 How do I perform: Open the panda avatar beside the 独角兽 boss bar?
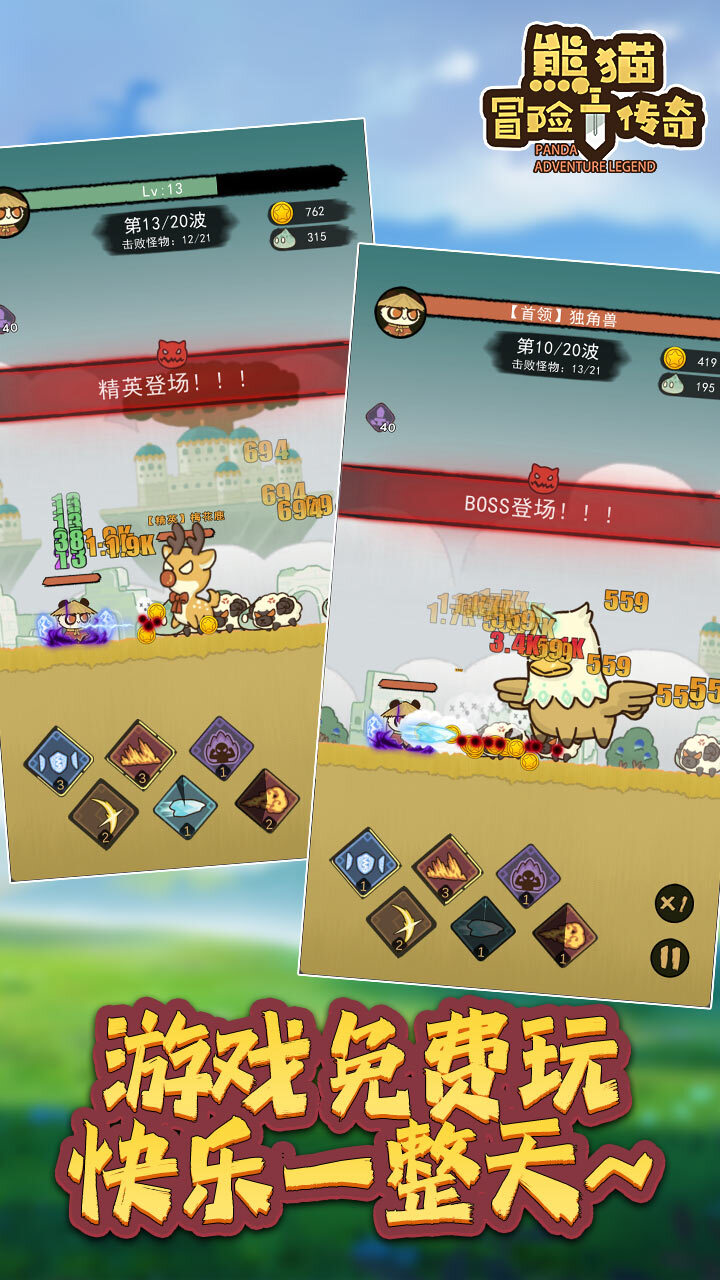[x=400, y=312]
